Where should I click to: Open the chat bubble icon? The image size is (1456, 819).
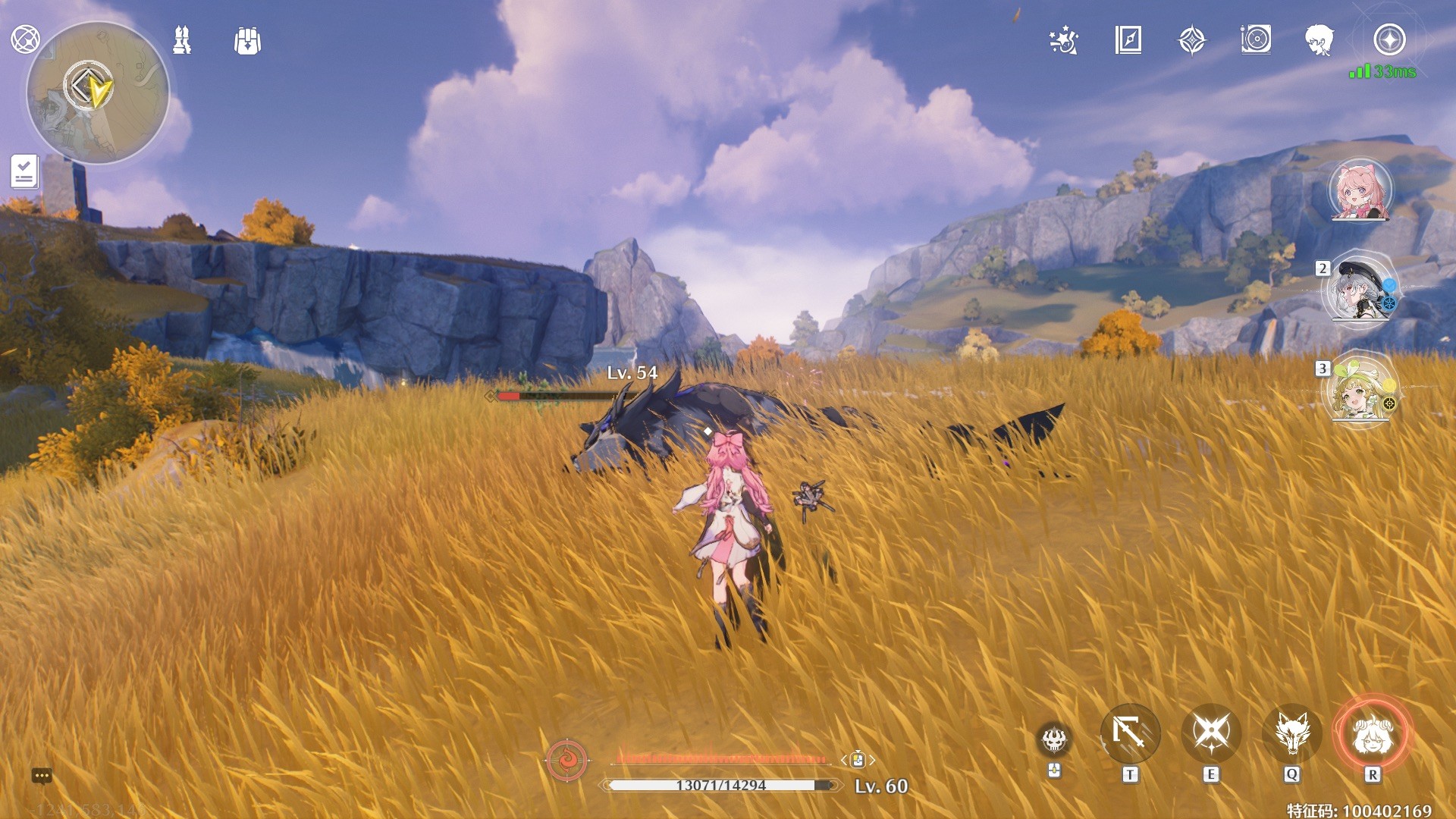point(42,776)
